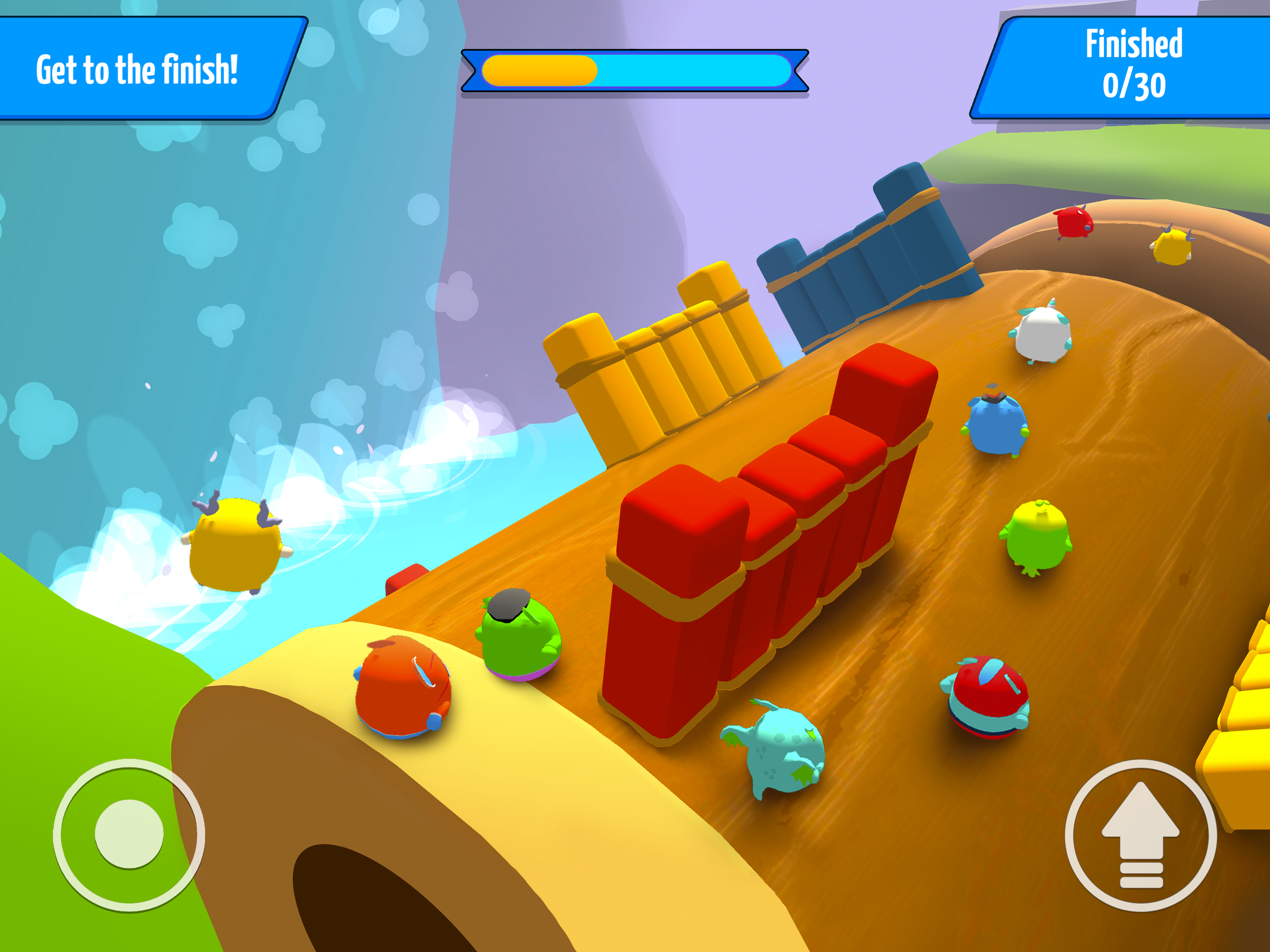
Task: Tap the jump arrow button
Action: pyautogui.click(x=1140, y=835)
